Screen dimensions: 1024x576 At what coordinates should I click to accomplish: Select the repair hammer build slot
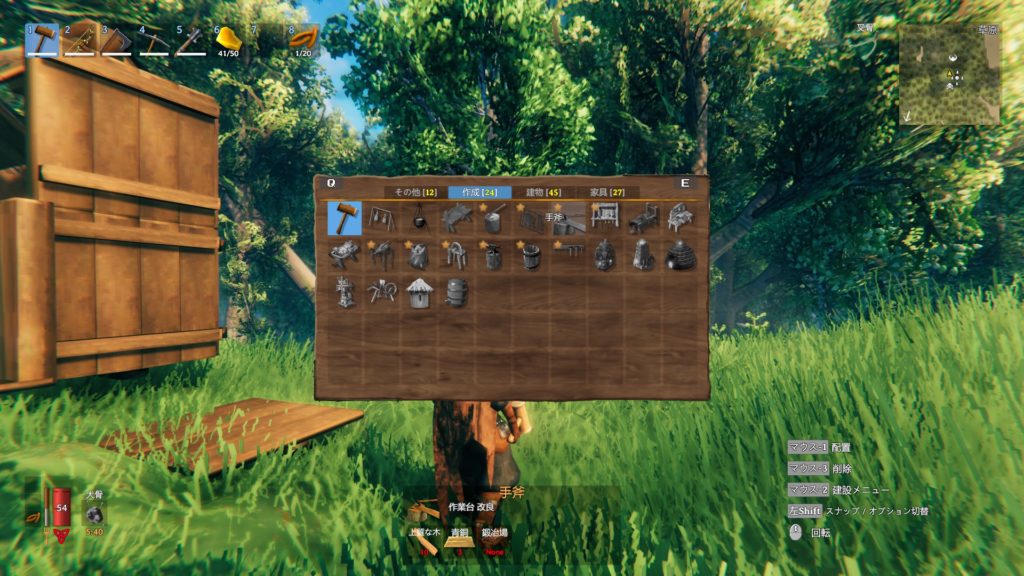(345, 218)
